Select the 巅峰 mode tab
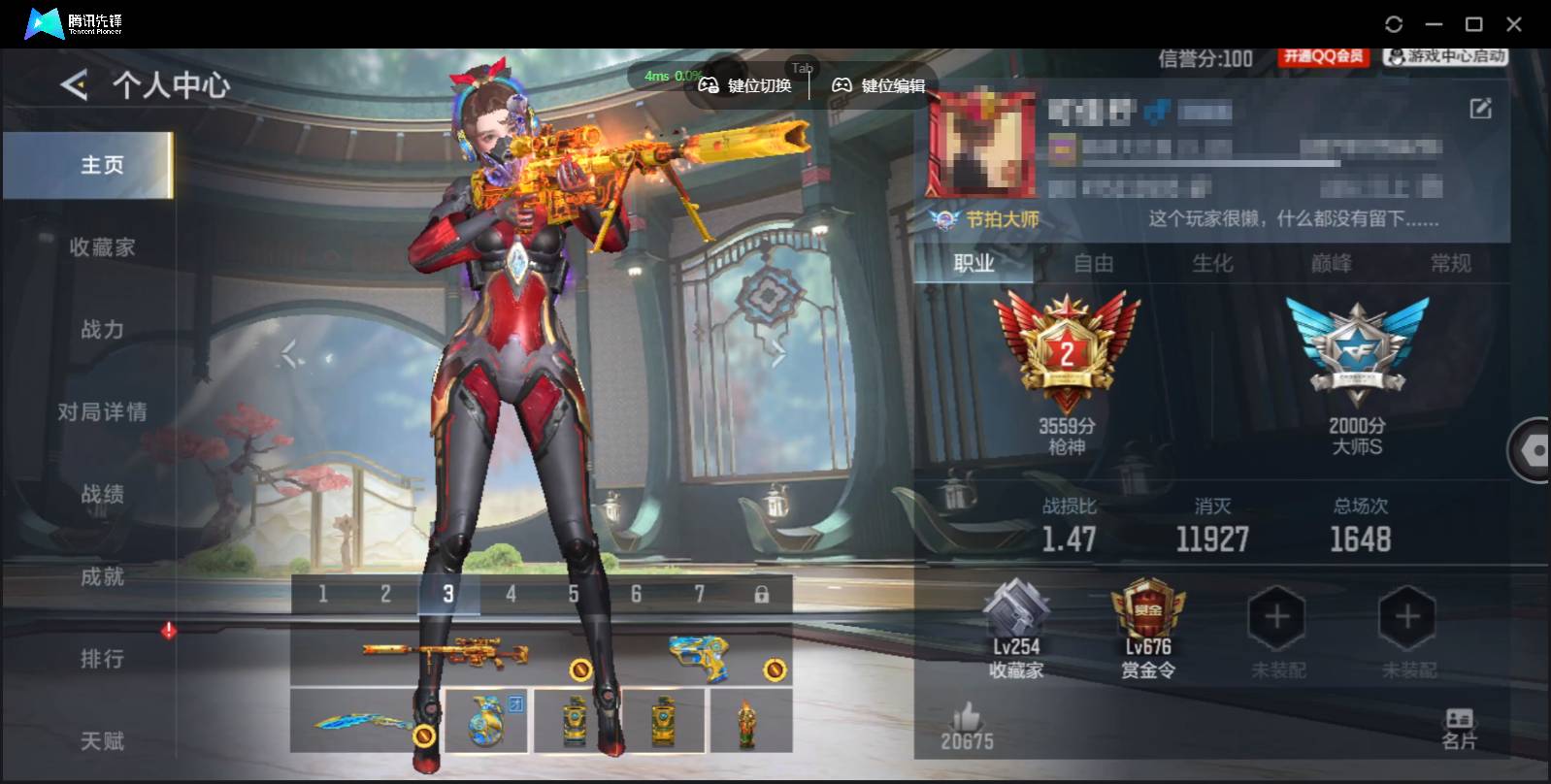Viewport: 1551px width, 784px height. (1331, 264)
